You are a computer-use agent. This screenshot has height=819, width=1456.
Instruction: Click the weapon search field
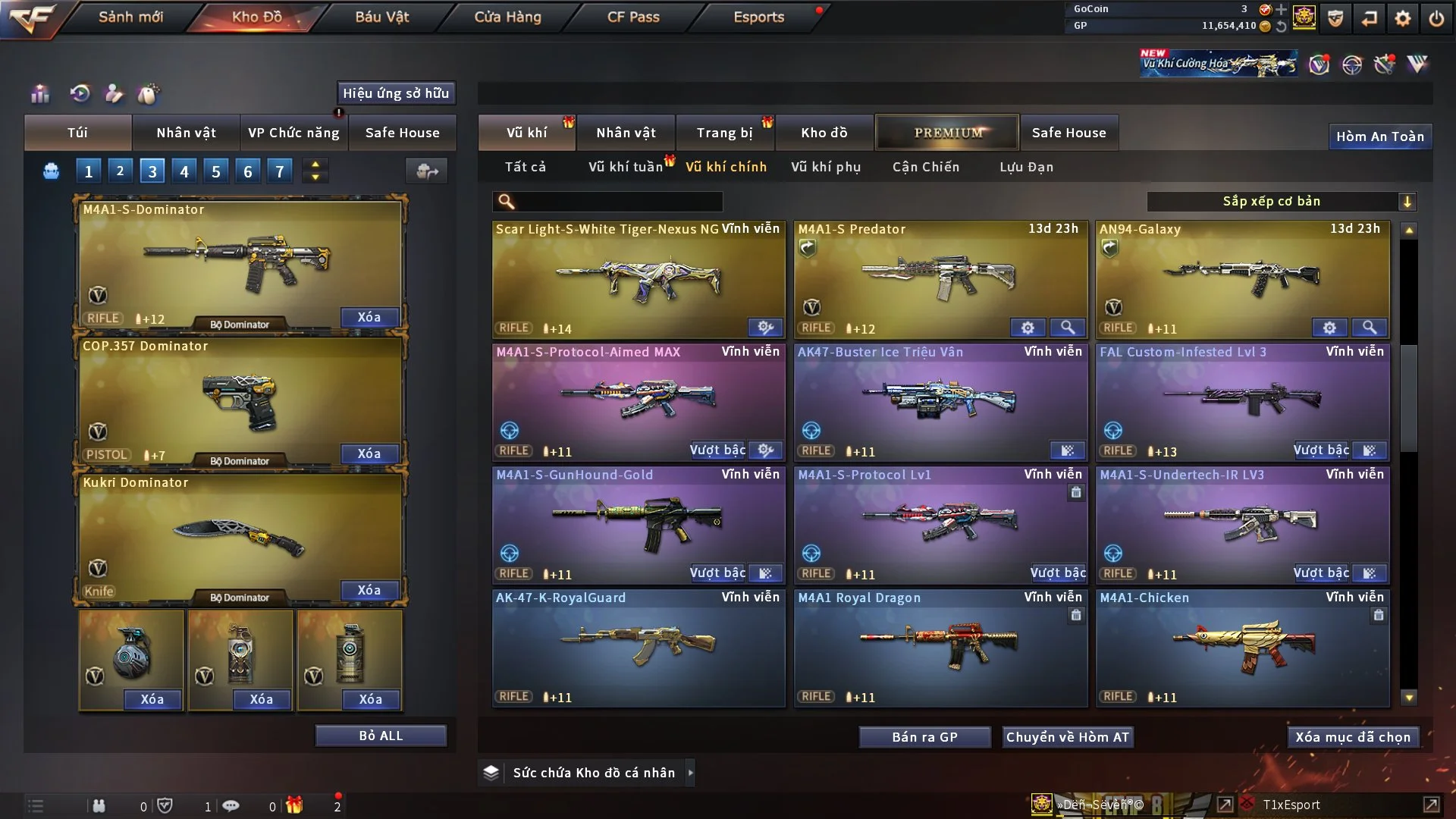pyautogui.click(x=618, y=202)
